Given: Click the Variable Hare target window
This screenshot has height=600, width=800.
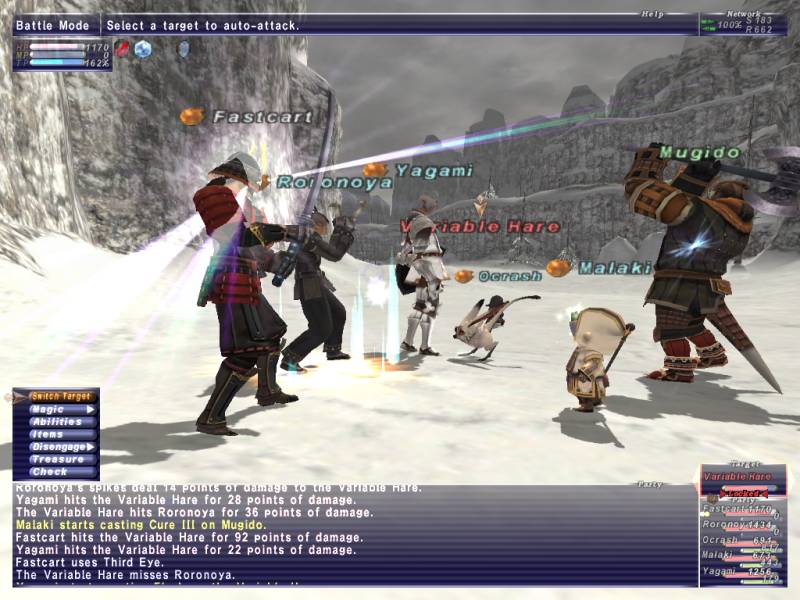Looking at the screenshot, I should (742, 477).
